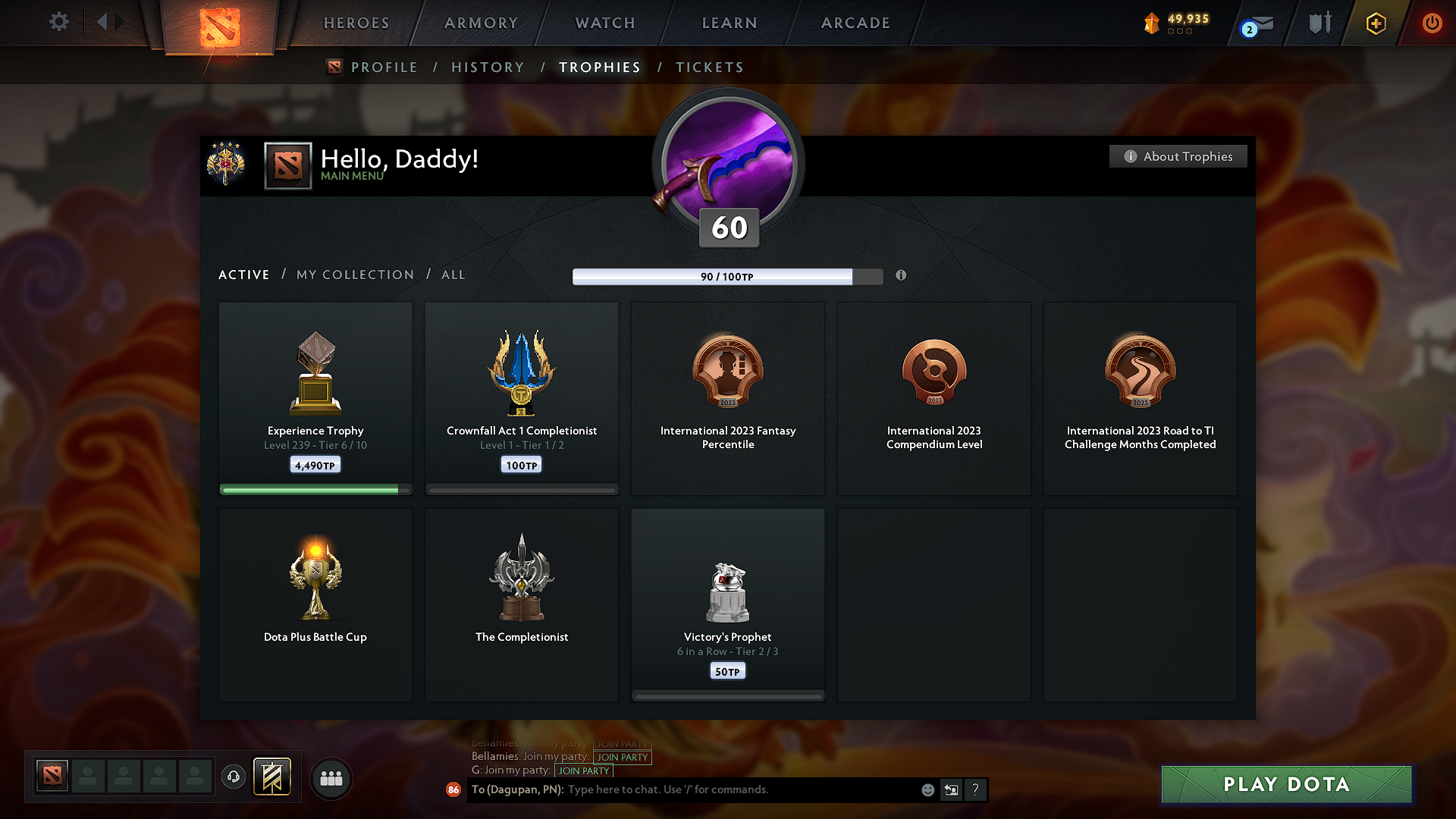The height and width of the screenshot is (819, 1456).
Task: Click the question mark help icon
Action: click(x=975, y=789)
